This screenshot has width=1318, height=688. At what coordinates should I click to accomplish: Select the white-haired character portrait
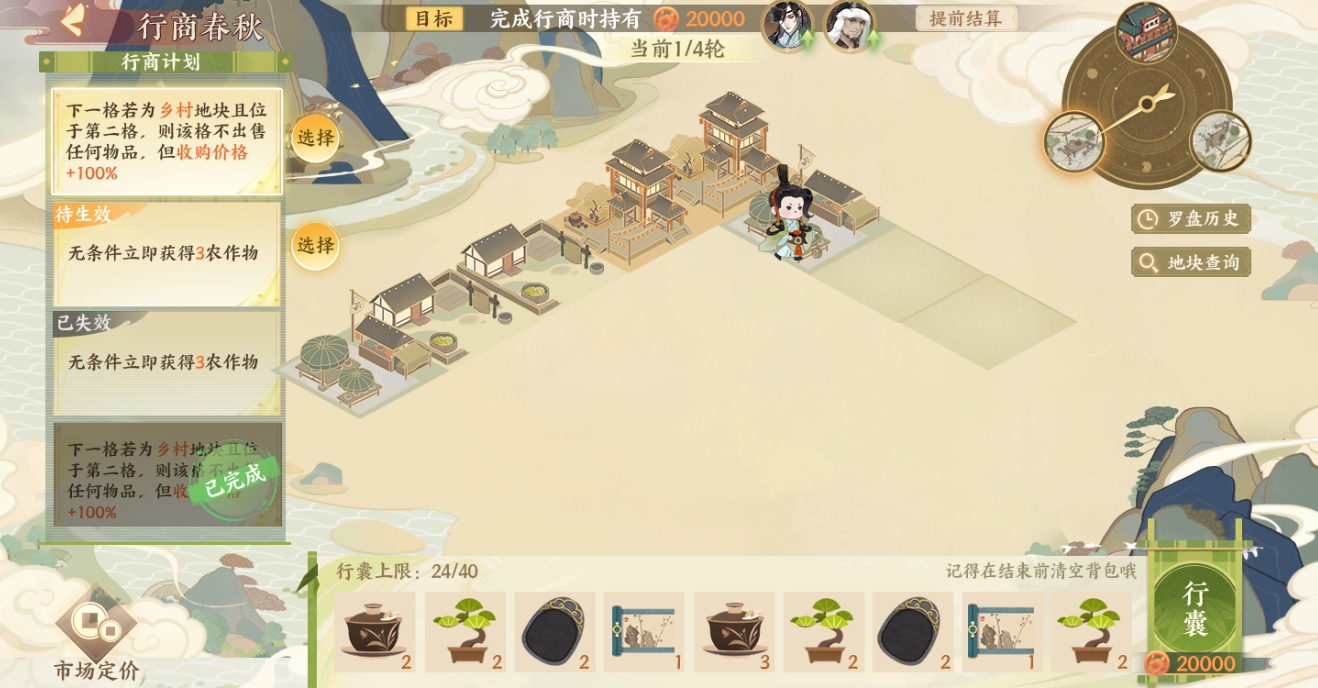point(849,25)
